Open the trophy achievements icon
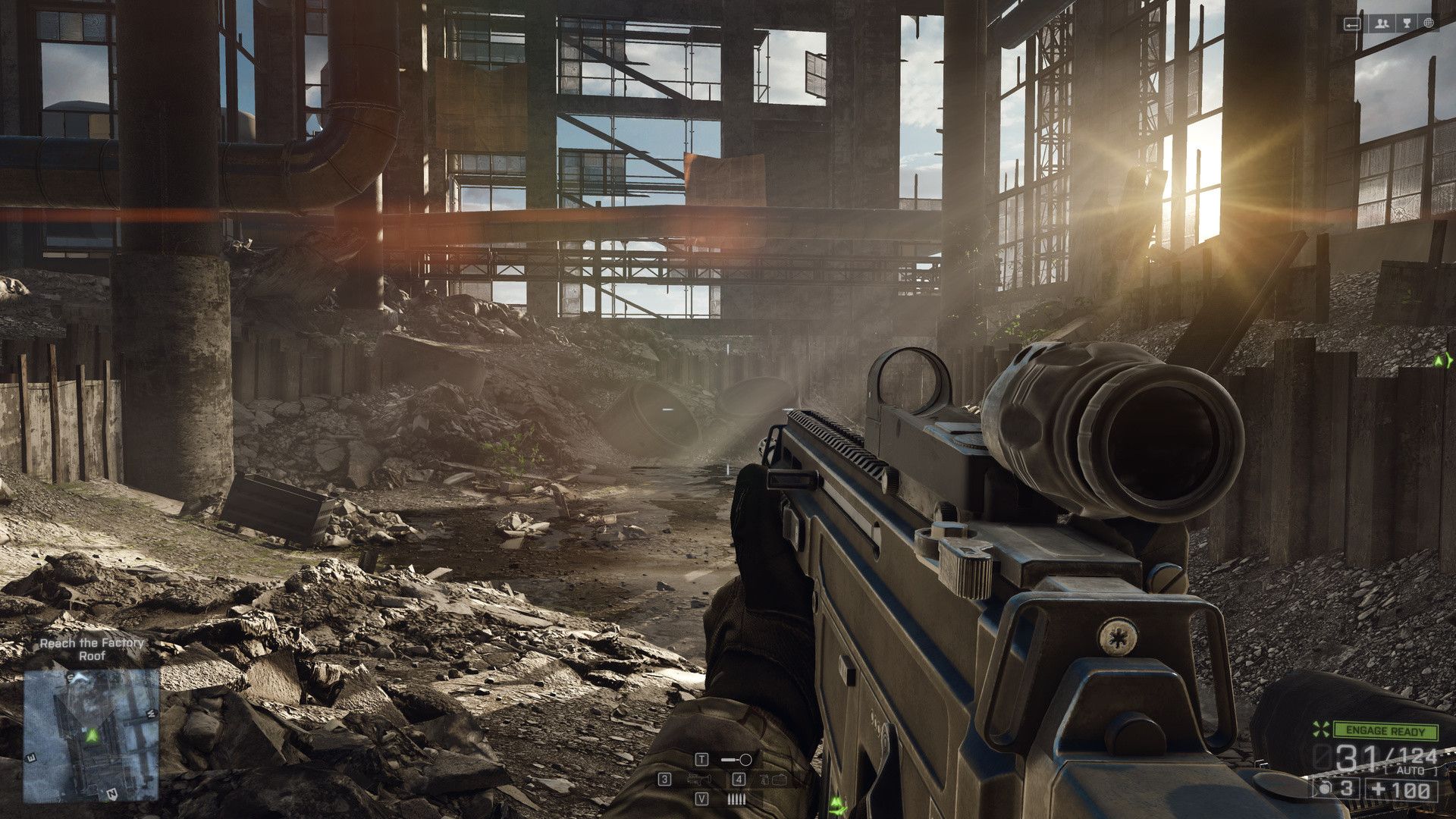Viewport: 1456px width, 819px height. click(1405, 24)
